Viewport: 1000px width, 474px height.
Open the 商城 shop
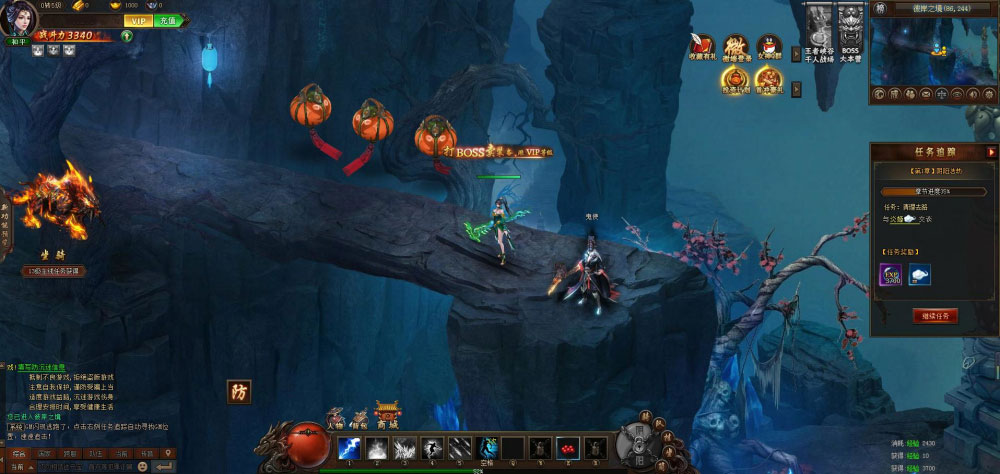tap(387, 415)
